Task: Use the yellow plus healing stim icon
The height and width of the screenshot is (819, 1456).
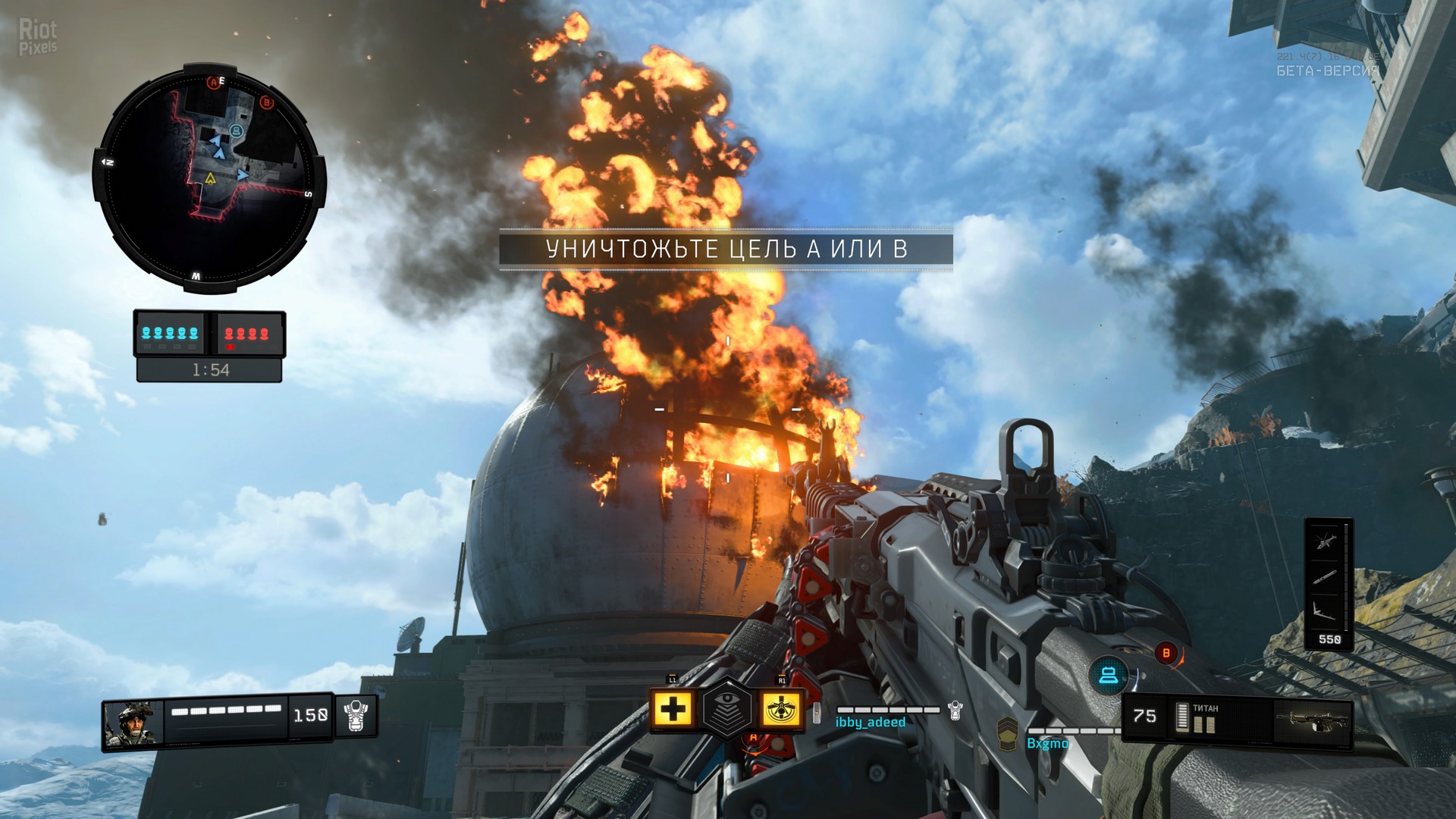Action: click(673, 710)
